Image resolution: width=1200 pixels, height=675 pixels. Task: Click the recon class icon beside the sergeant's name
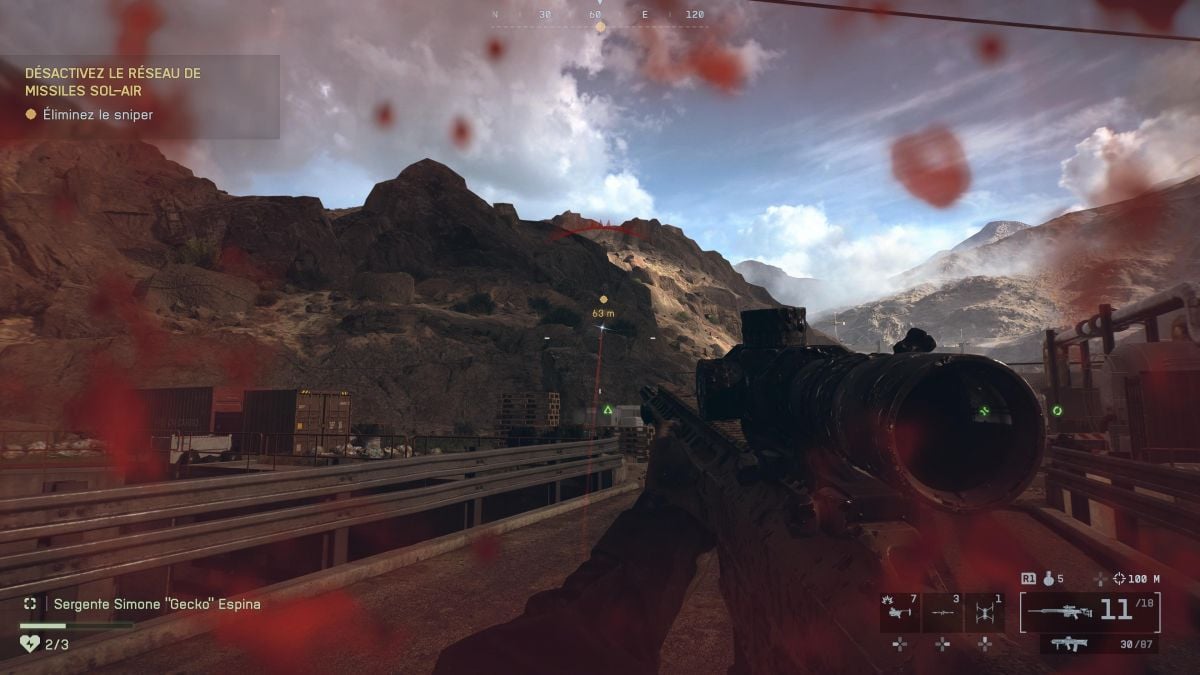[x=31, y=604]
